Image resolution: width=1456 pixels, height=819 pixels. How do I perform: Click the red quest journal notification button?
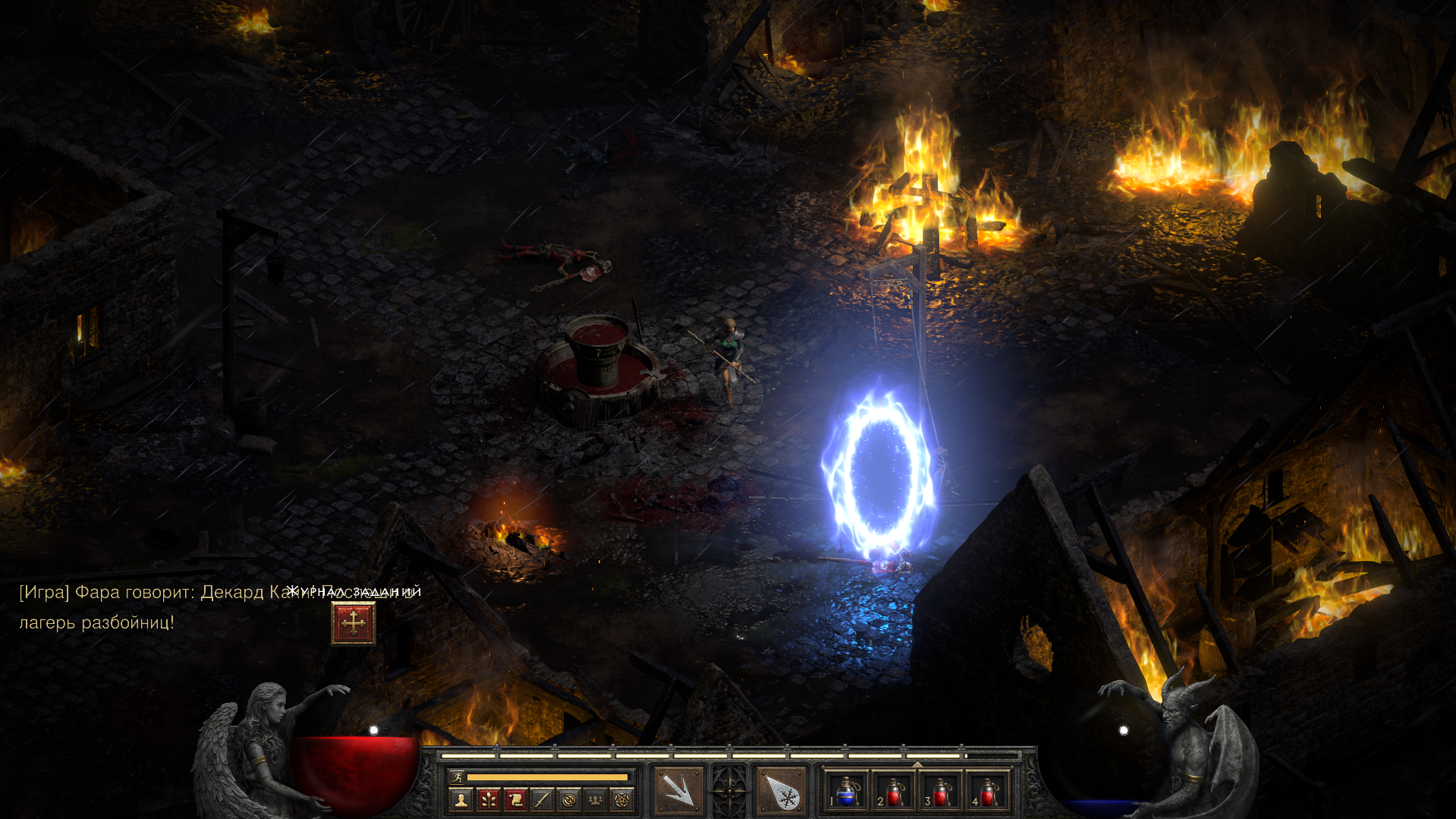[x=354, y=623]
